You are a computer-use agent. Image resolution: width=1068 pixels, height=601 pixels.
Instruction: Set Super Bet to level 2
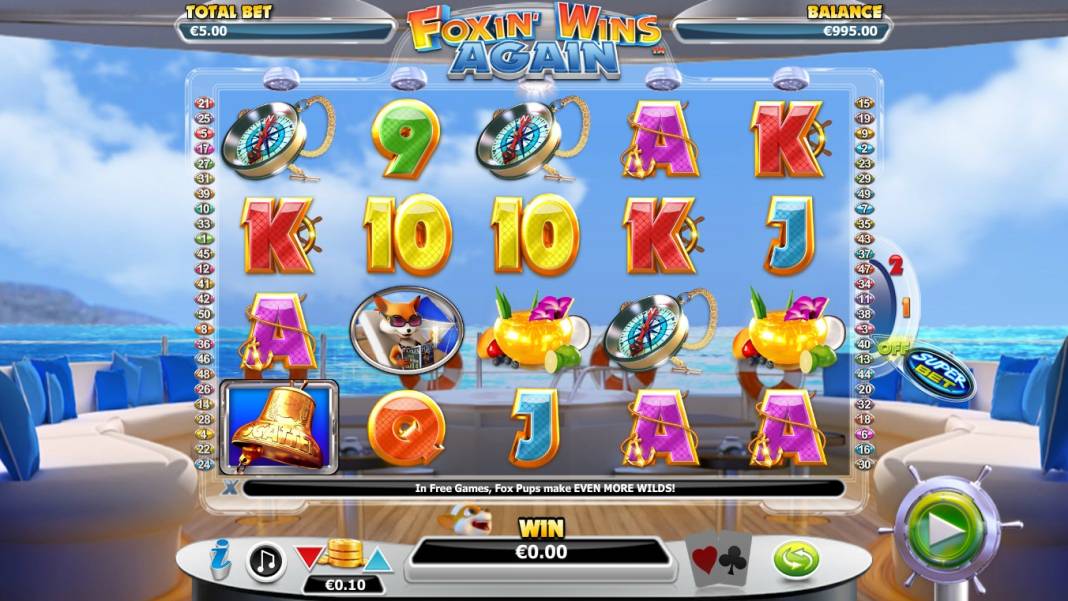896,266
